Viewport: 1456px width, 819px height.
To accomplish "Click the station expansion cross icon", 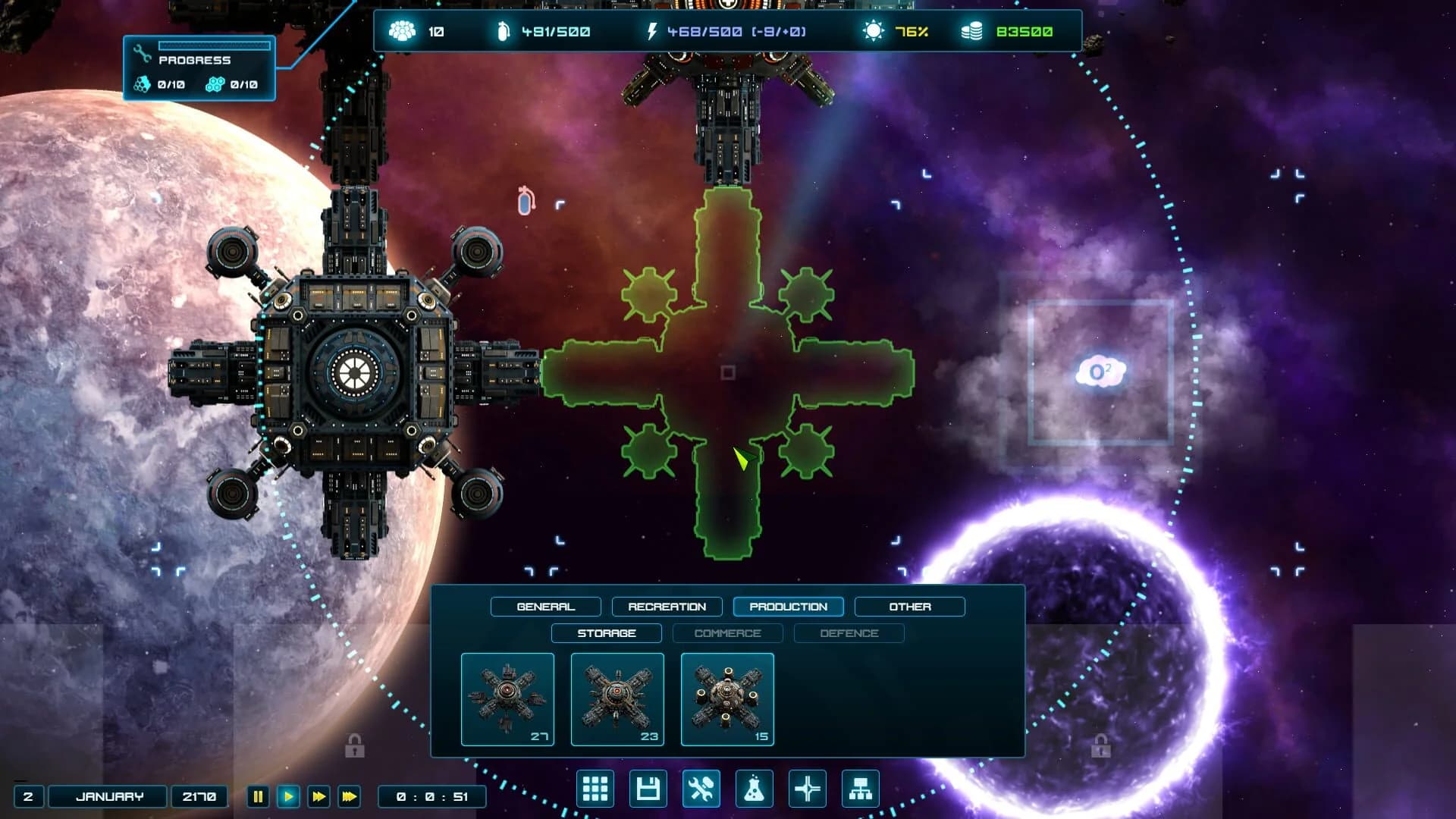I will tap(807, 789).
